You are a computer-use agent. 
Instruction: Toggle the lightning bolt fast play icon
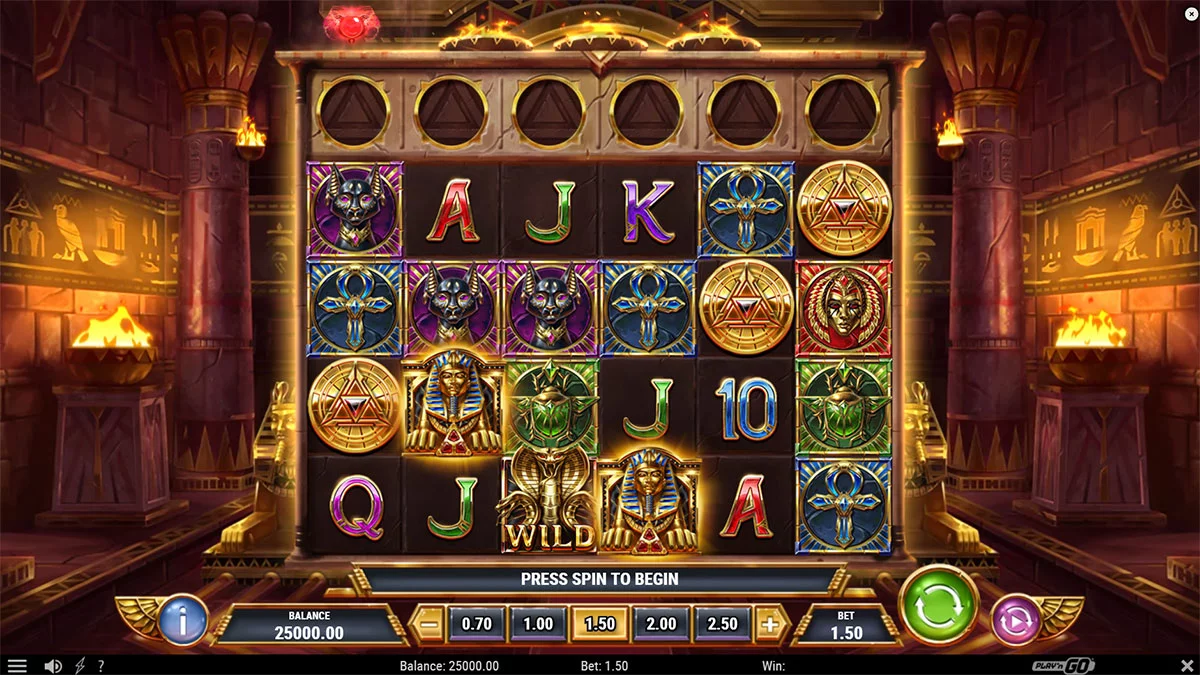[80, 666]
